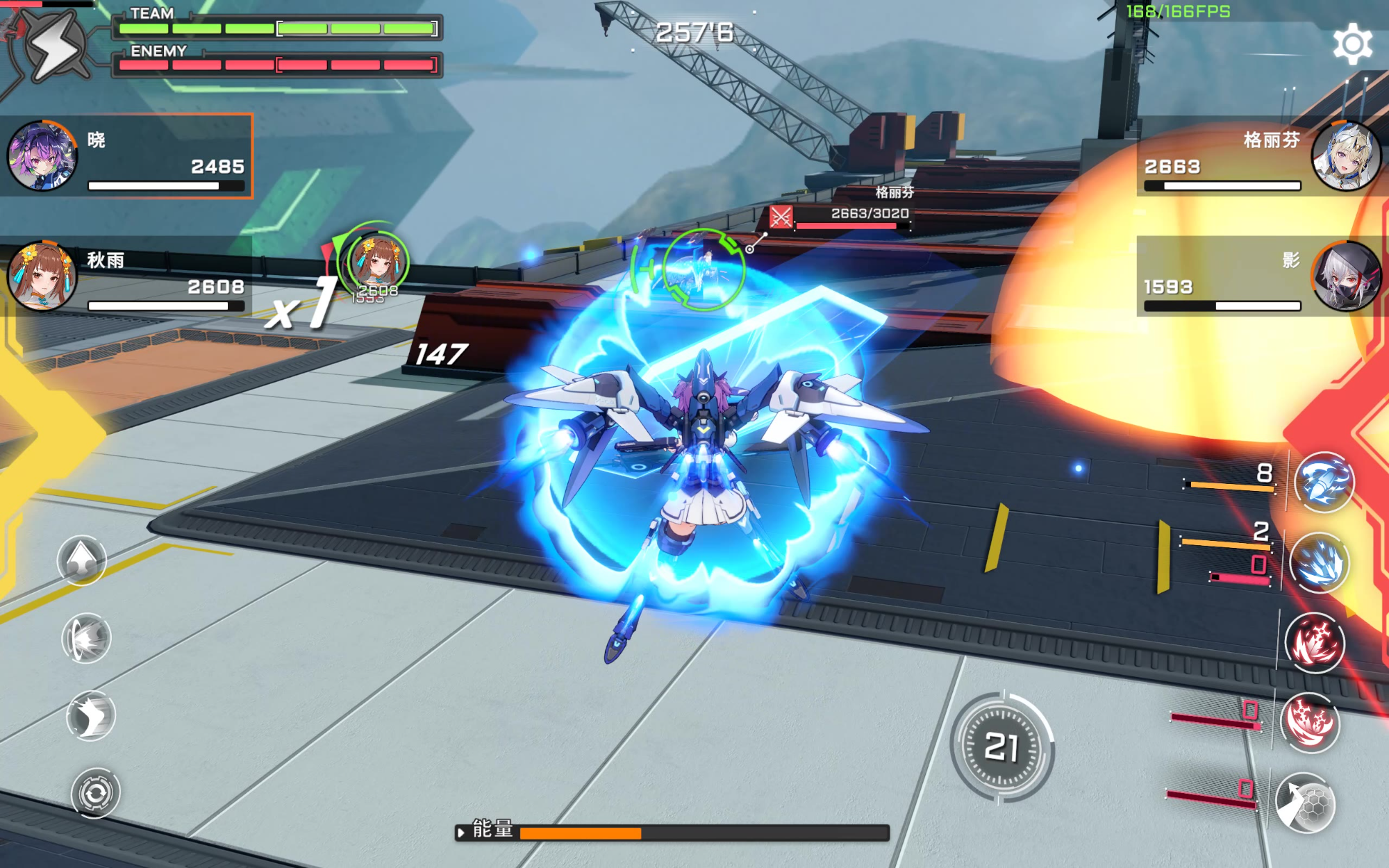The height and width of the screenshot is (868, 1389).
Task: Target enemy 格丽芬 portrait
Action: click(1346, 156)
